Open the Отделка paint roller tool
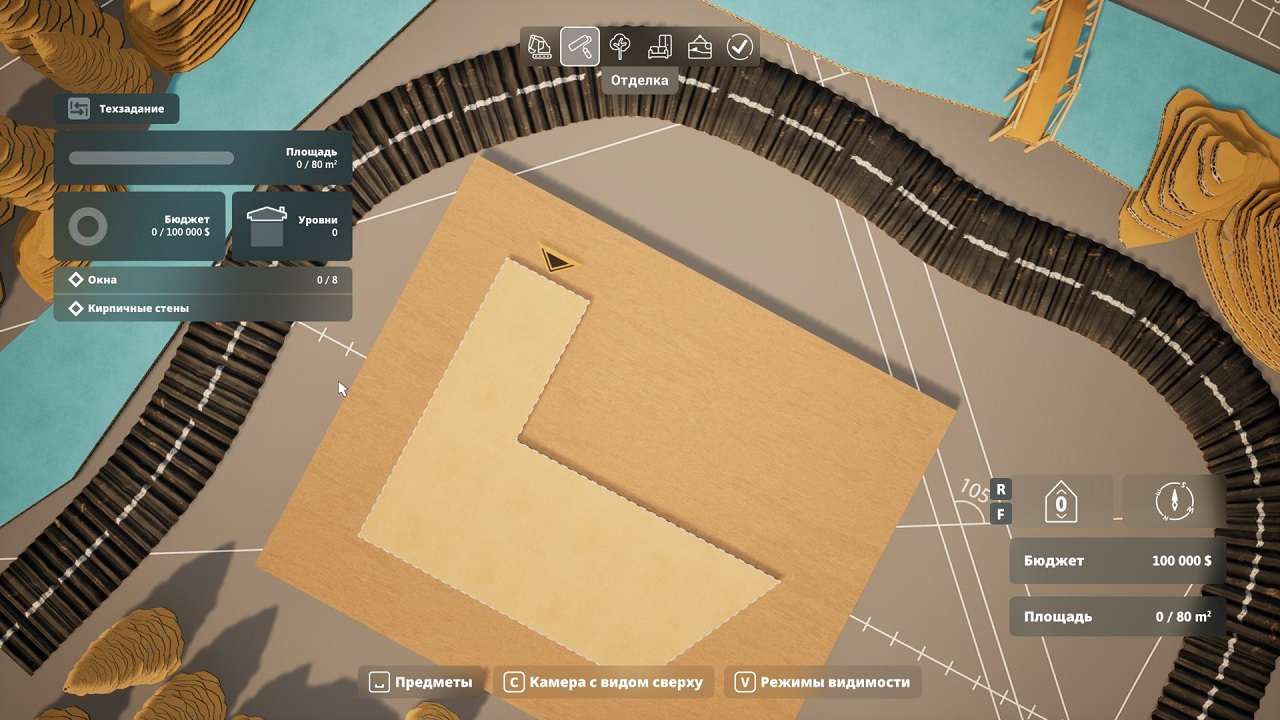This screenshot has width=1280, height=720. pos(578,46)
